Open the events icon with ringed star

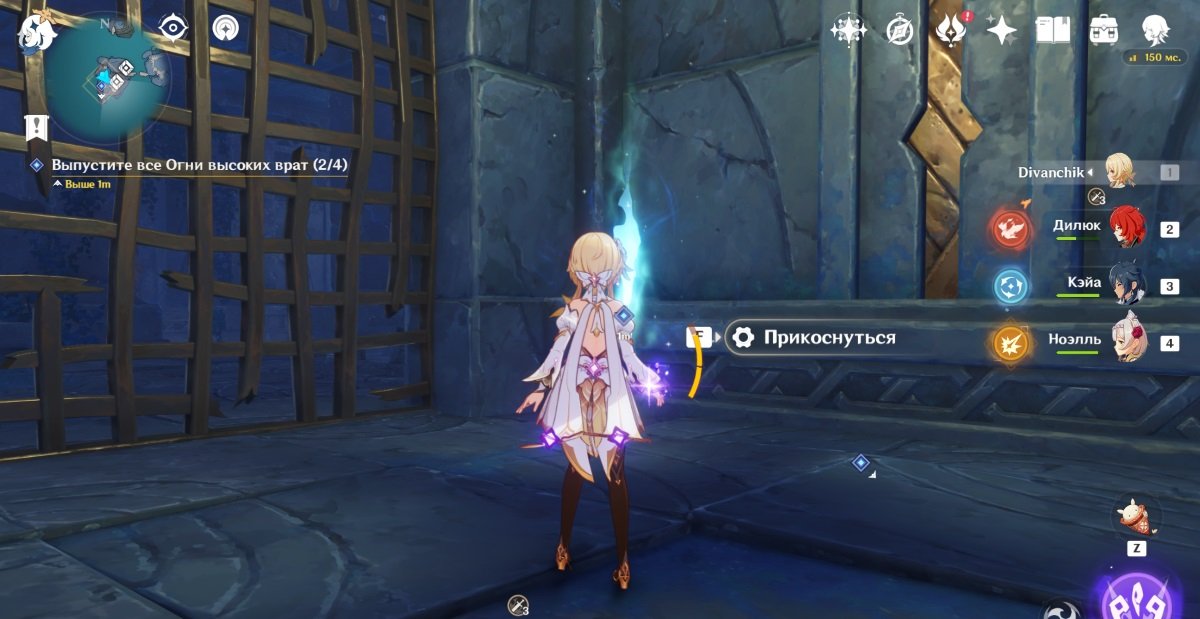pos(848,30)
